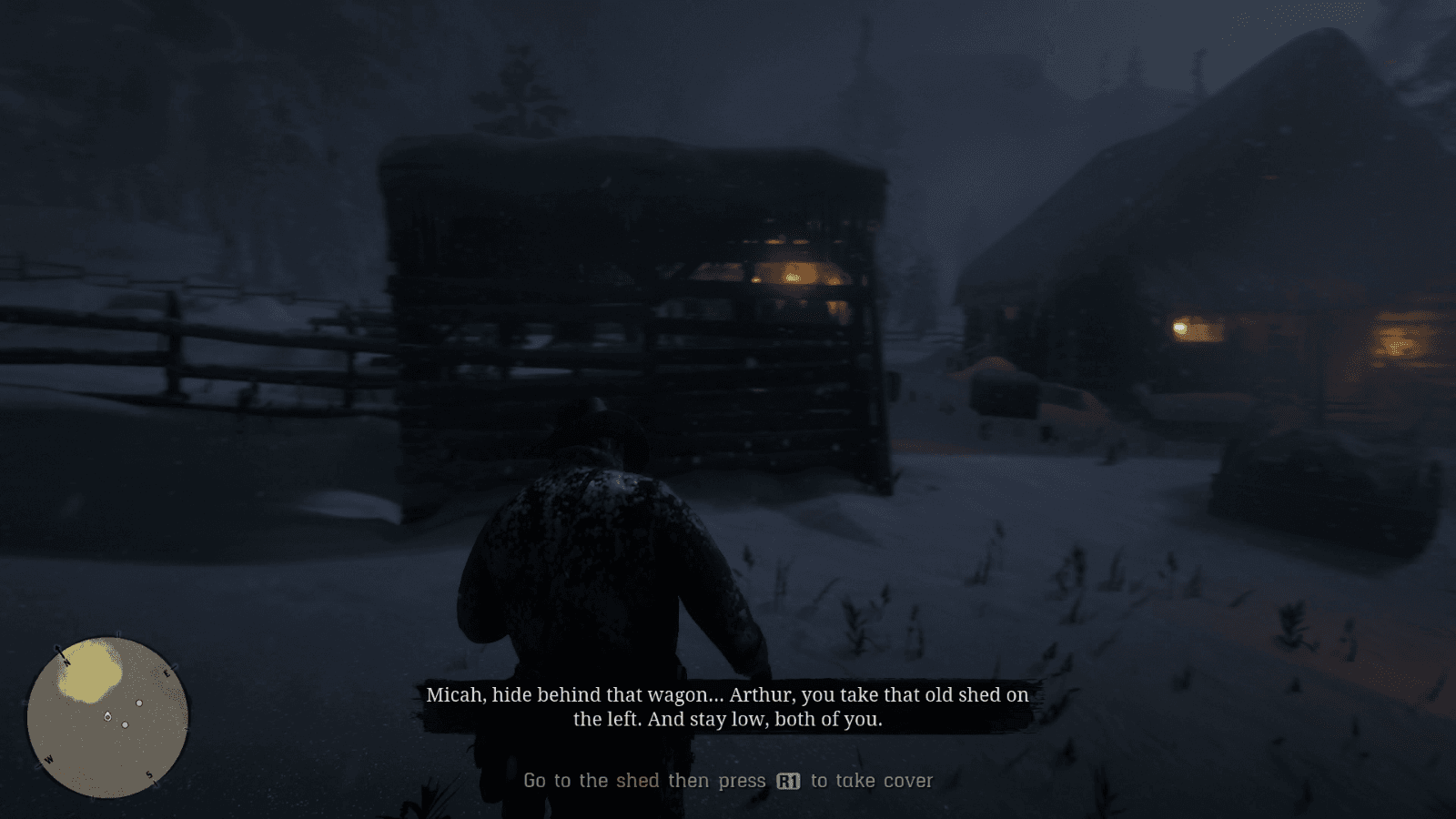
Task: Click the yellow highlighted zone on the minimap
Action: point(87,672)
